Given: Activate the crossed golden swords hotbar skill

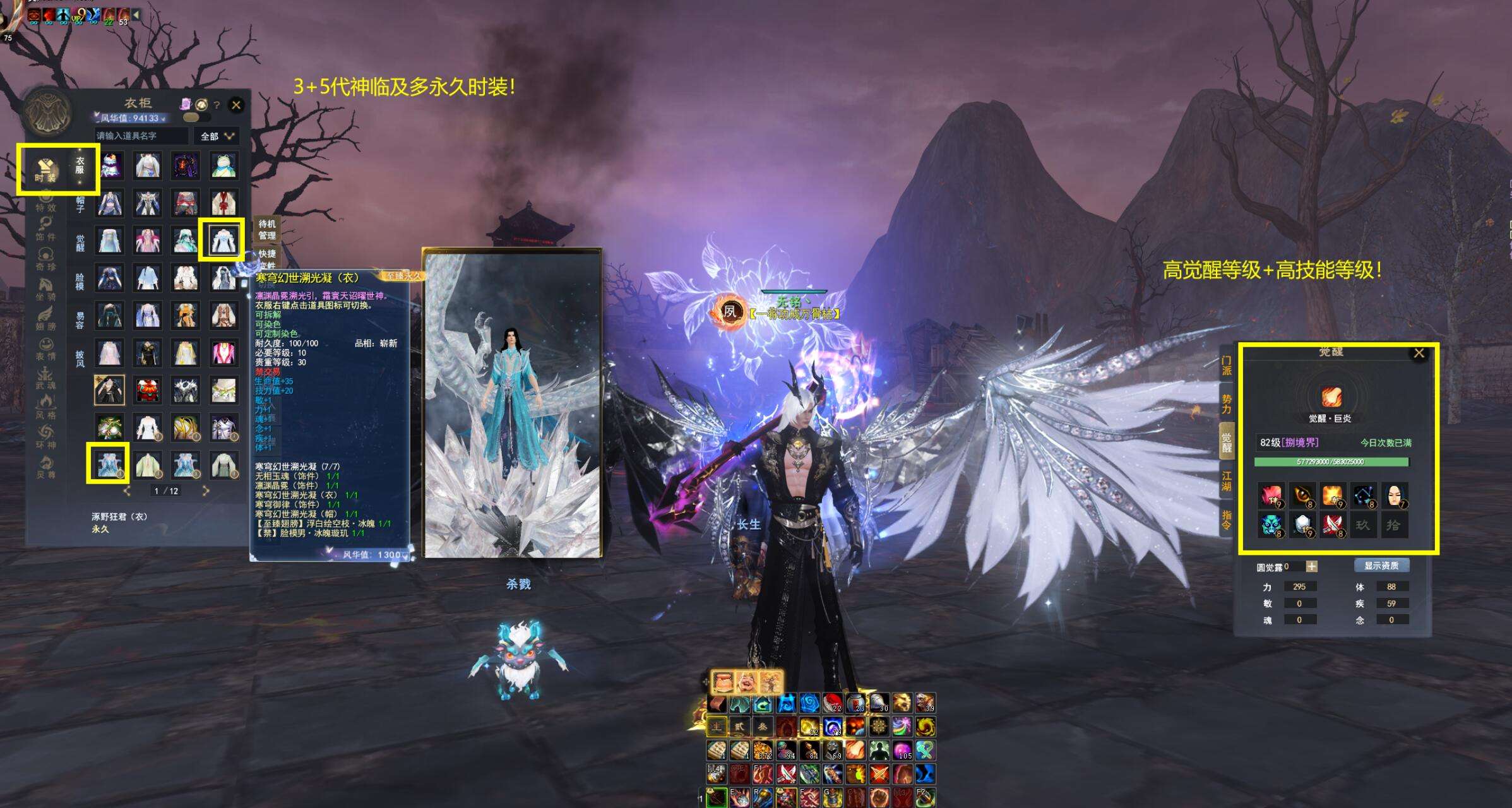Looking at the screenshot, I should pyautogui.click(x=879, y=774).
